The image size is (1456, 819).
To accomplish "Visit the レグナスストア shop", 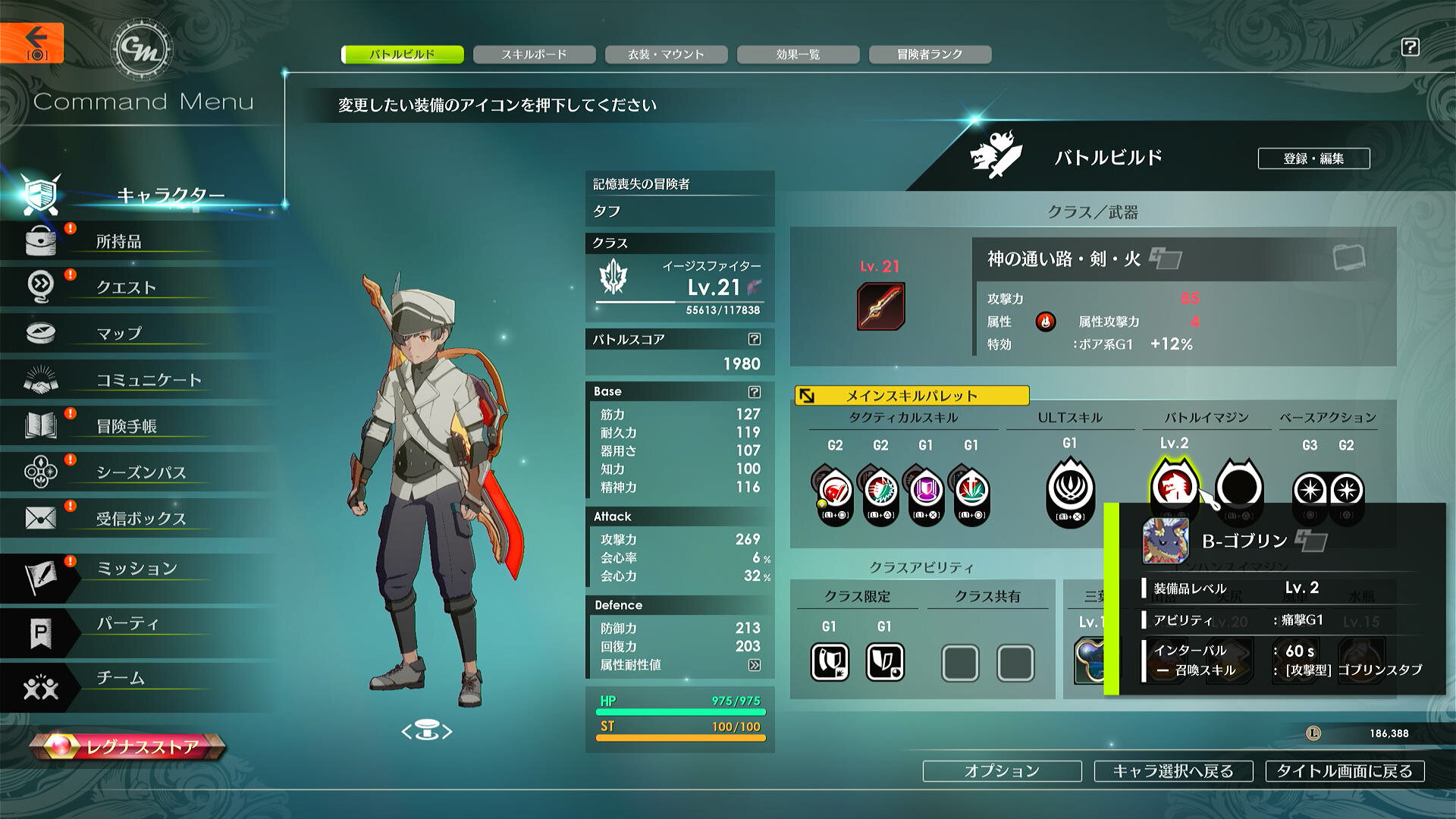I will pyautogui.click(x=129, y=747).
